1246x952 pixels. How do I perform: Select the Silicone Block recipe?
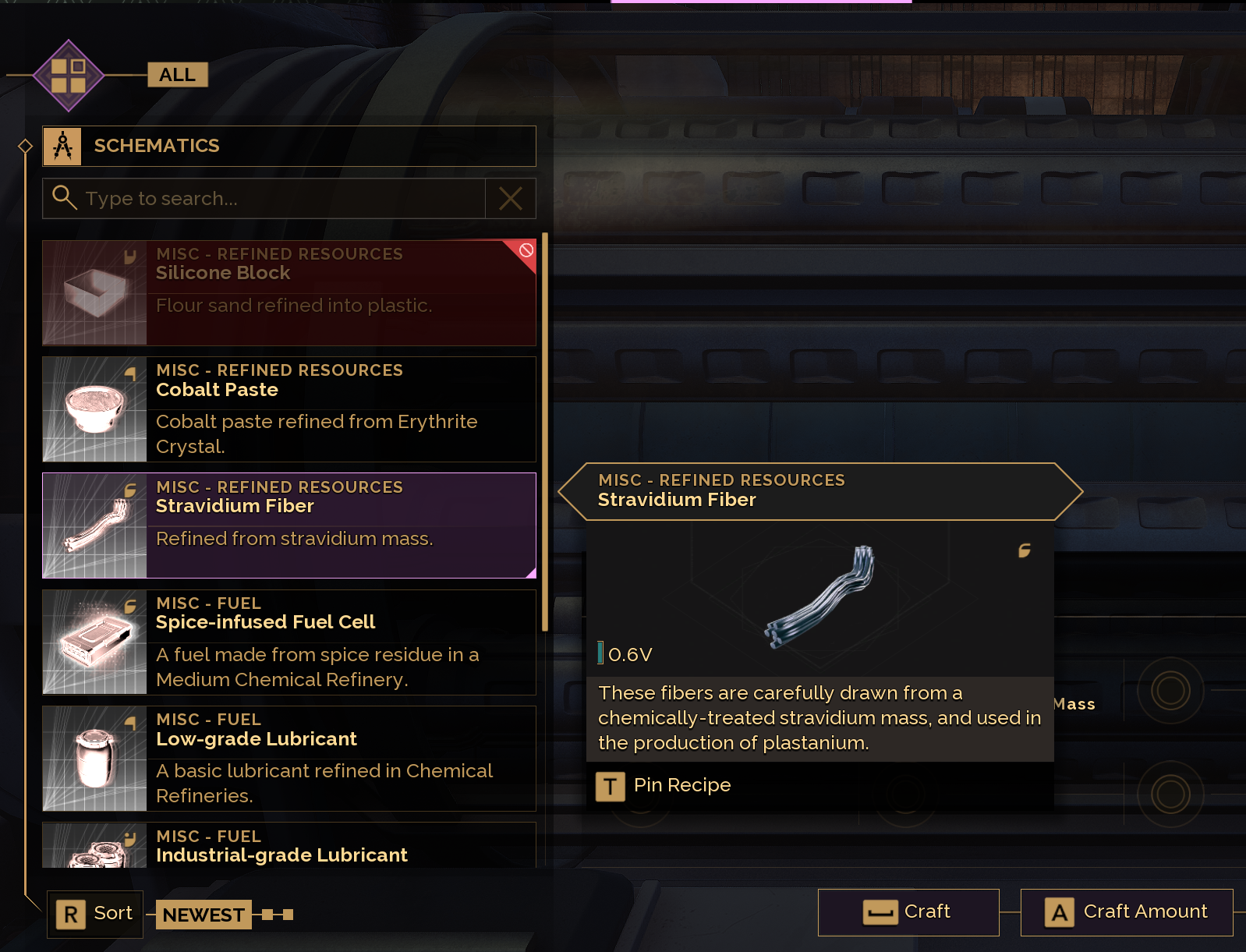288,292
